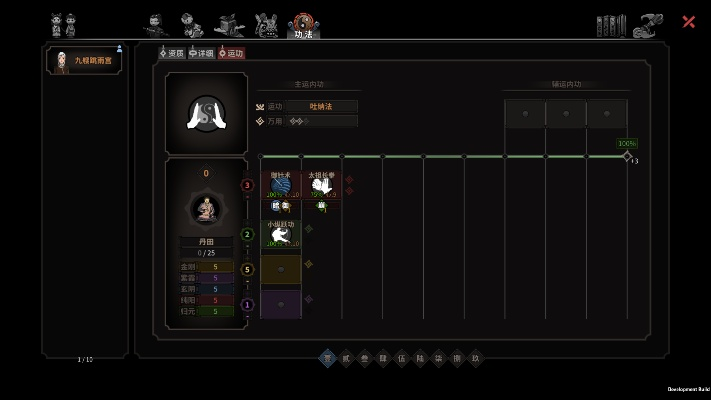Open the two-figures icon at top left
The height and width of the screenshot is (400, 711).
pos(64,24)
